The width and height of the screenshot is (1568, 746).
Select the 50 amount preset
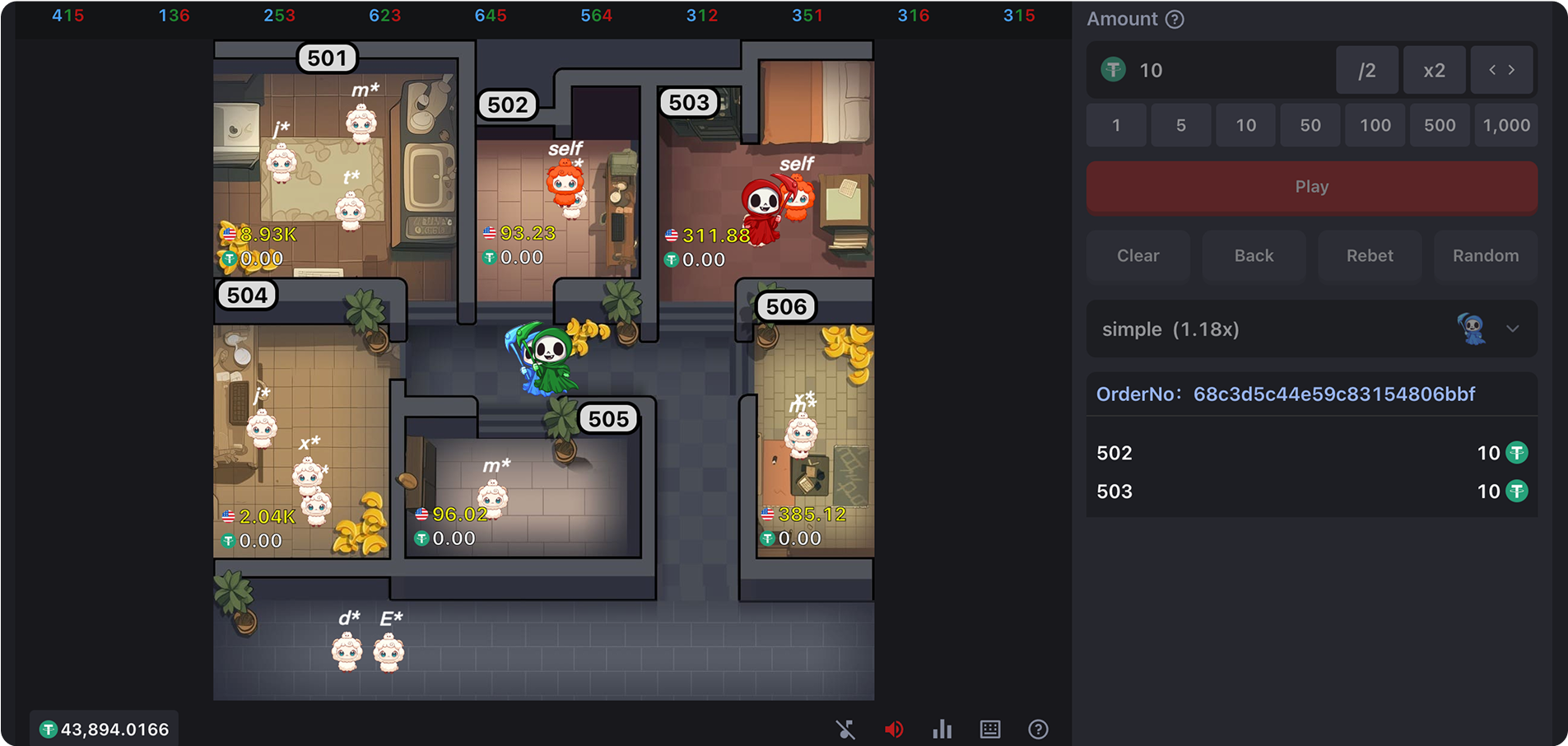[x=1310, y=125]
